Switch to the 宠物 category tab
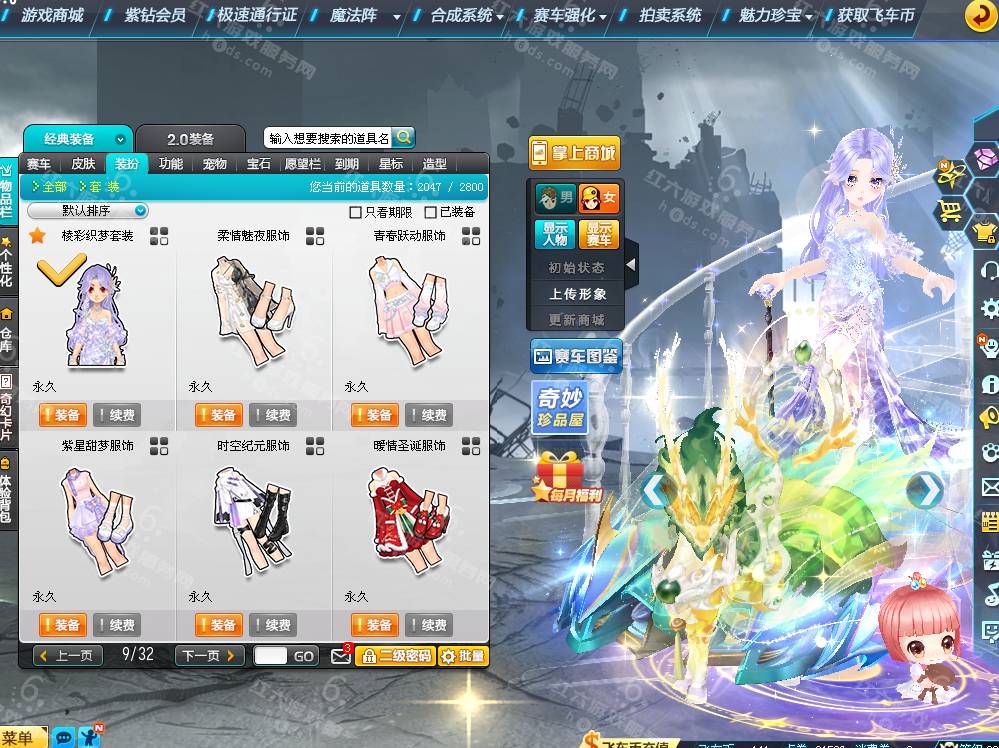 (x=214, y=164)
